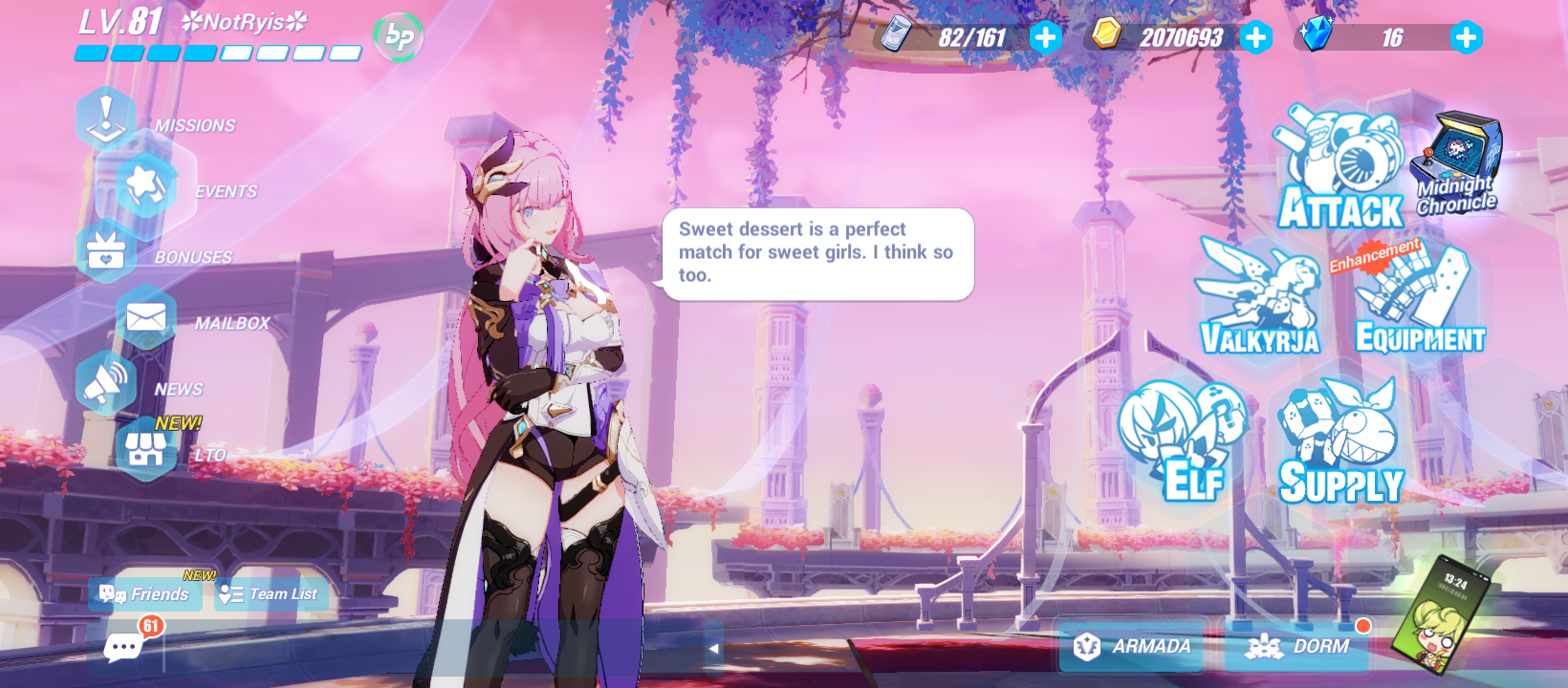Switch to the Team List

pos(268,593)
